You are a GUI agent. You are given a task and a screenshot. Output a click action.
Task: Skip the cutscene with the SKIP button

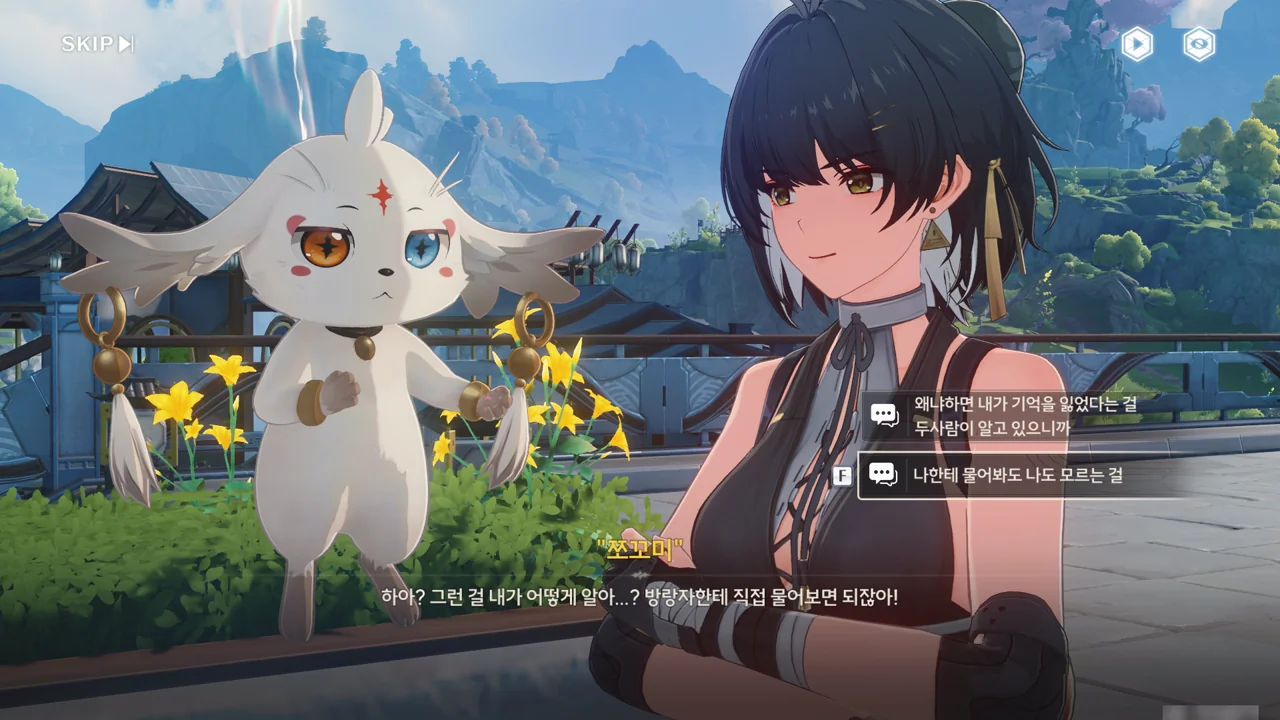97,44
